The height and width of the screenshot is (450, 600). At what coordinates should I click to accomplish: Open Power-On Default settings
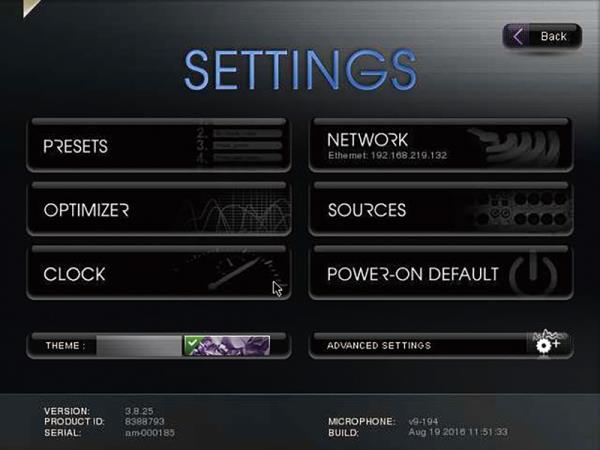point(440,273)
